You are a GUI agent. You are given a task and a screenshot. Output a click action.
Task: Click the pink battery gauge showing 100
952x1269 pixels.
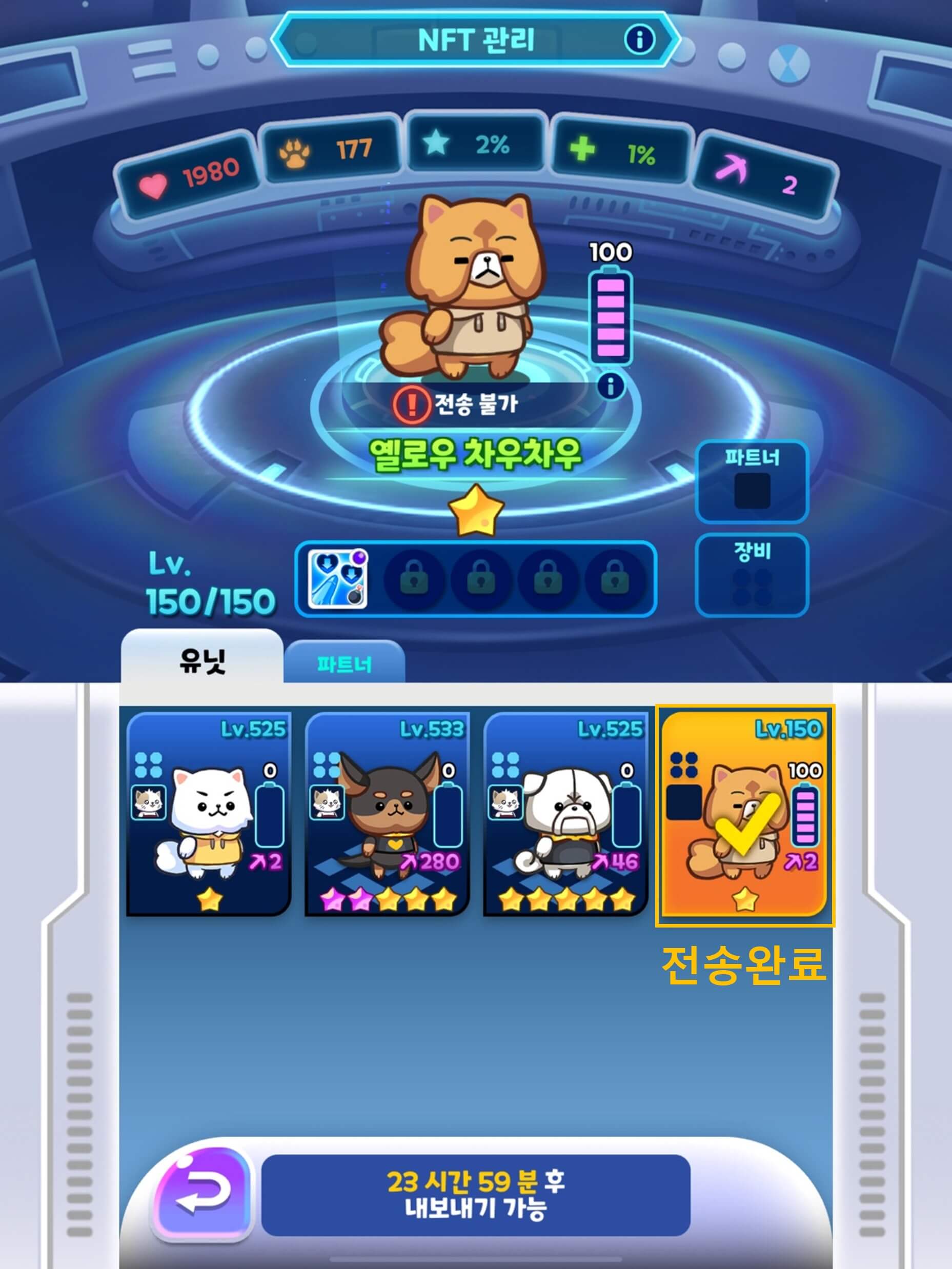(x=613, y=318)
